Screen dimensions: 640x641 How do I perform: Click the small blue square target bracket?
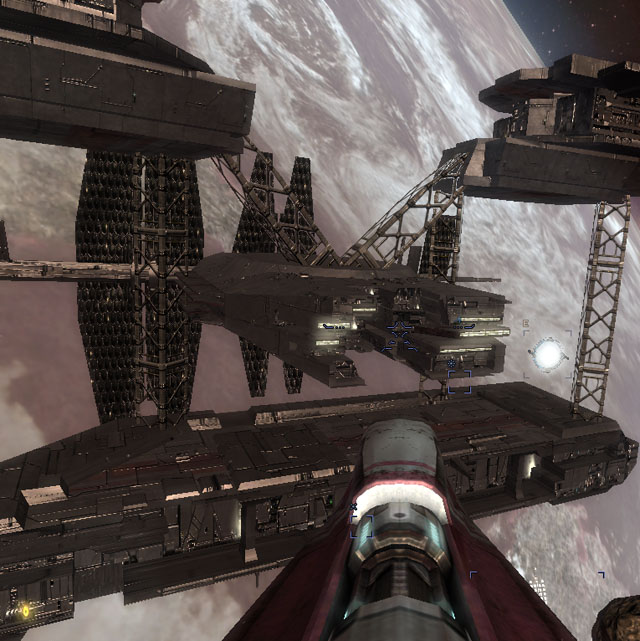tap(459, 381)
